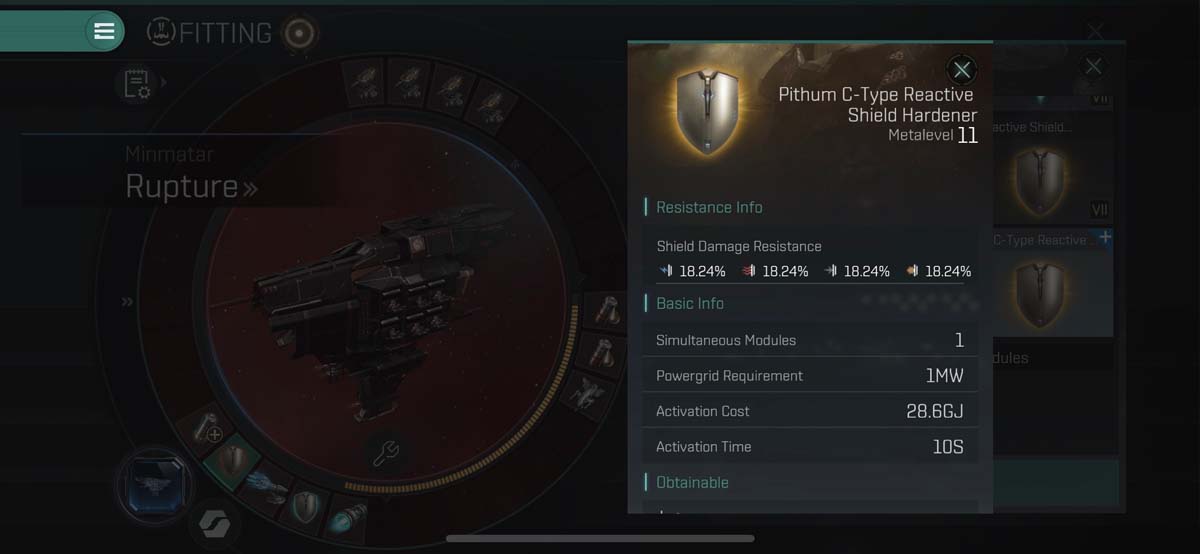Viewport: 1200px width, 554px height.
Task: Open the hamburger menu beside Fitting
Action: click(104, 31)
